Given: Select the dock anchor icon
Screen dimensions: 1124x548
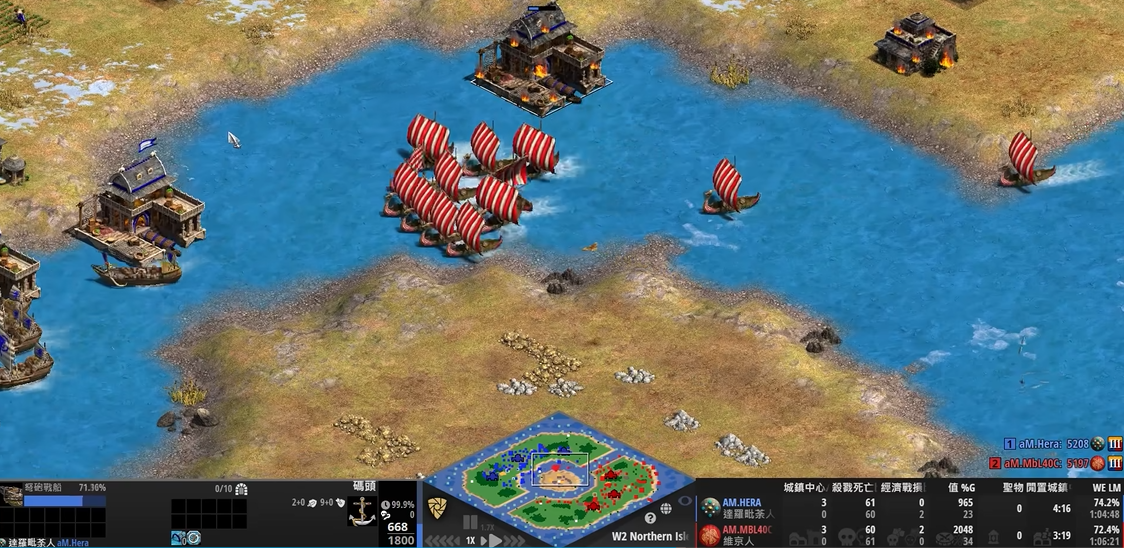Looking at the screenshot, I should point(361,511).
